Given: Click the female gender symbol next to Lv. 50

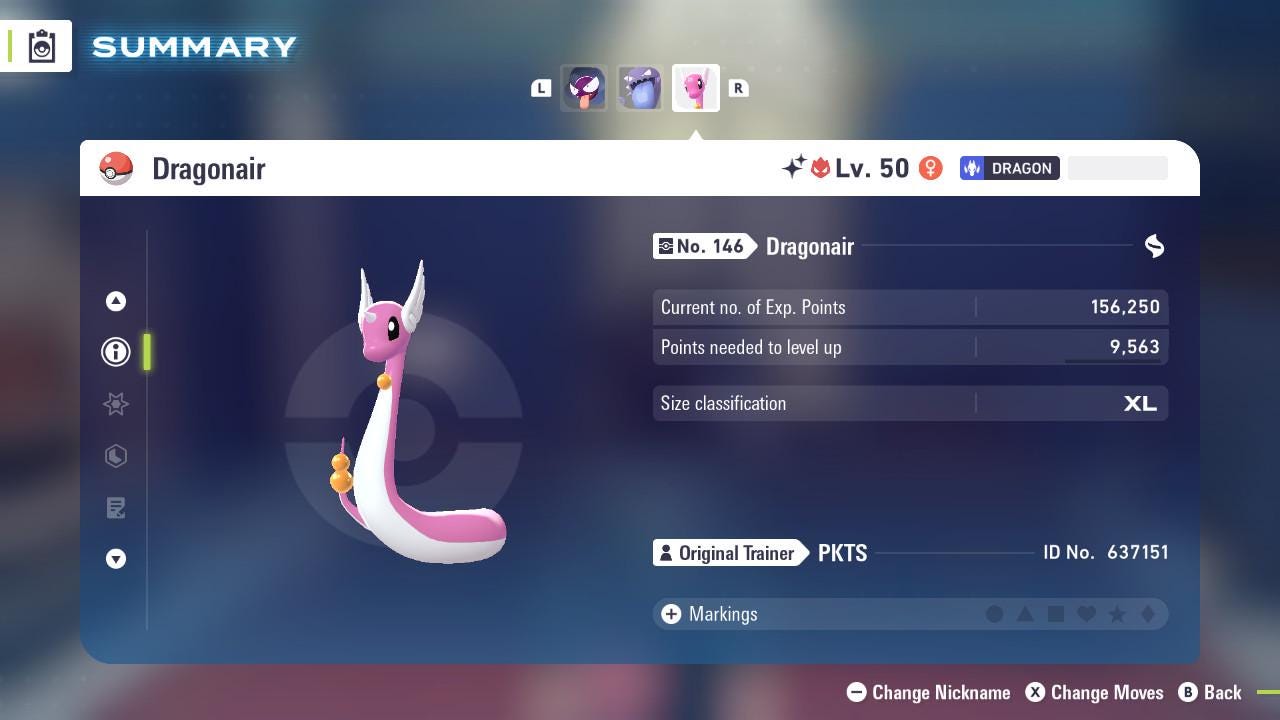Looking at the screenshot, I should point(931,168).
